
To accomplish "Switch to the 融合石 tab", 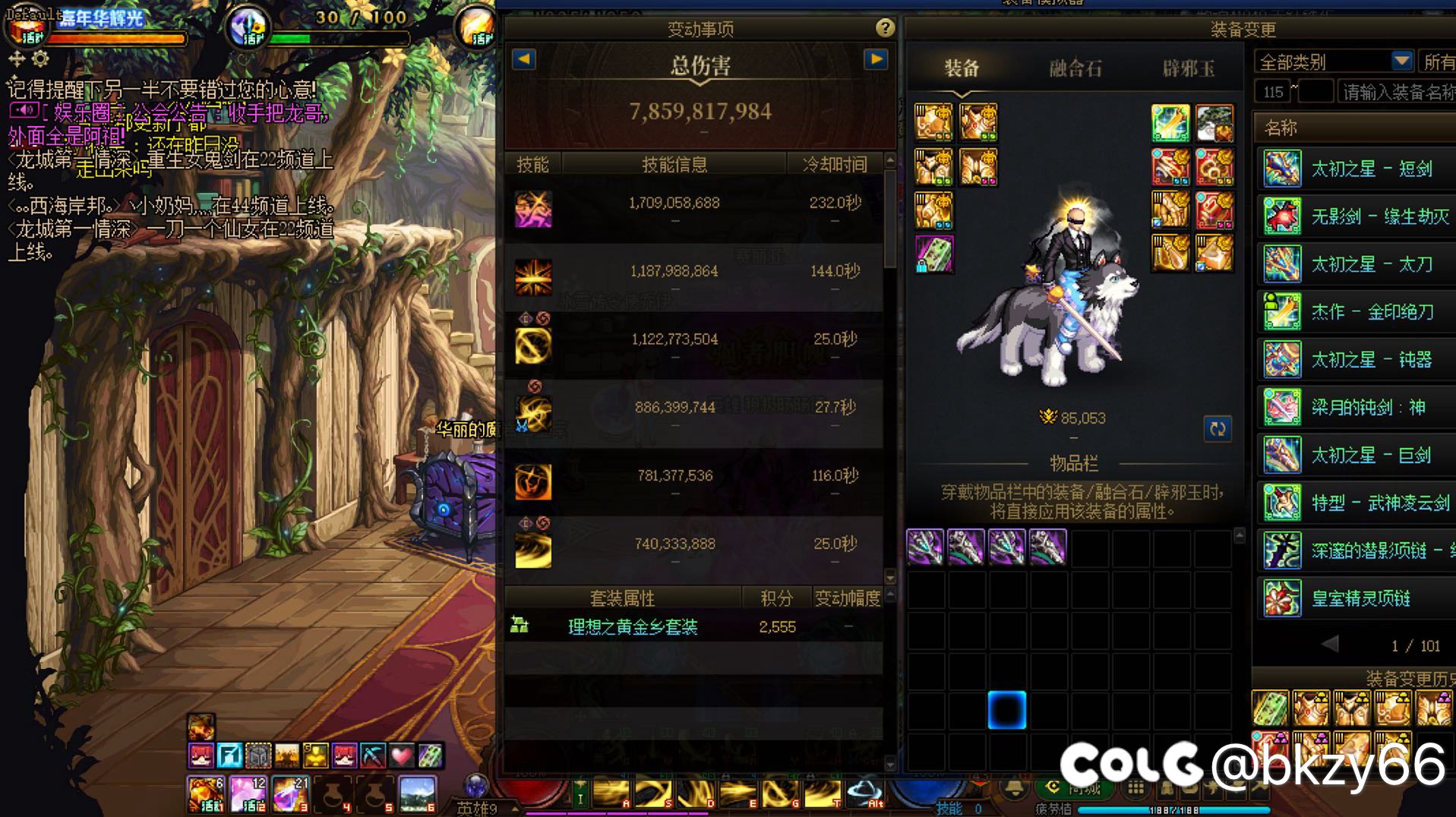I will [1075, 69].
